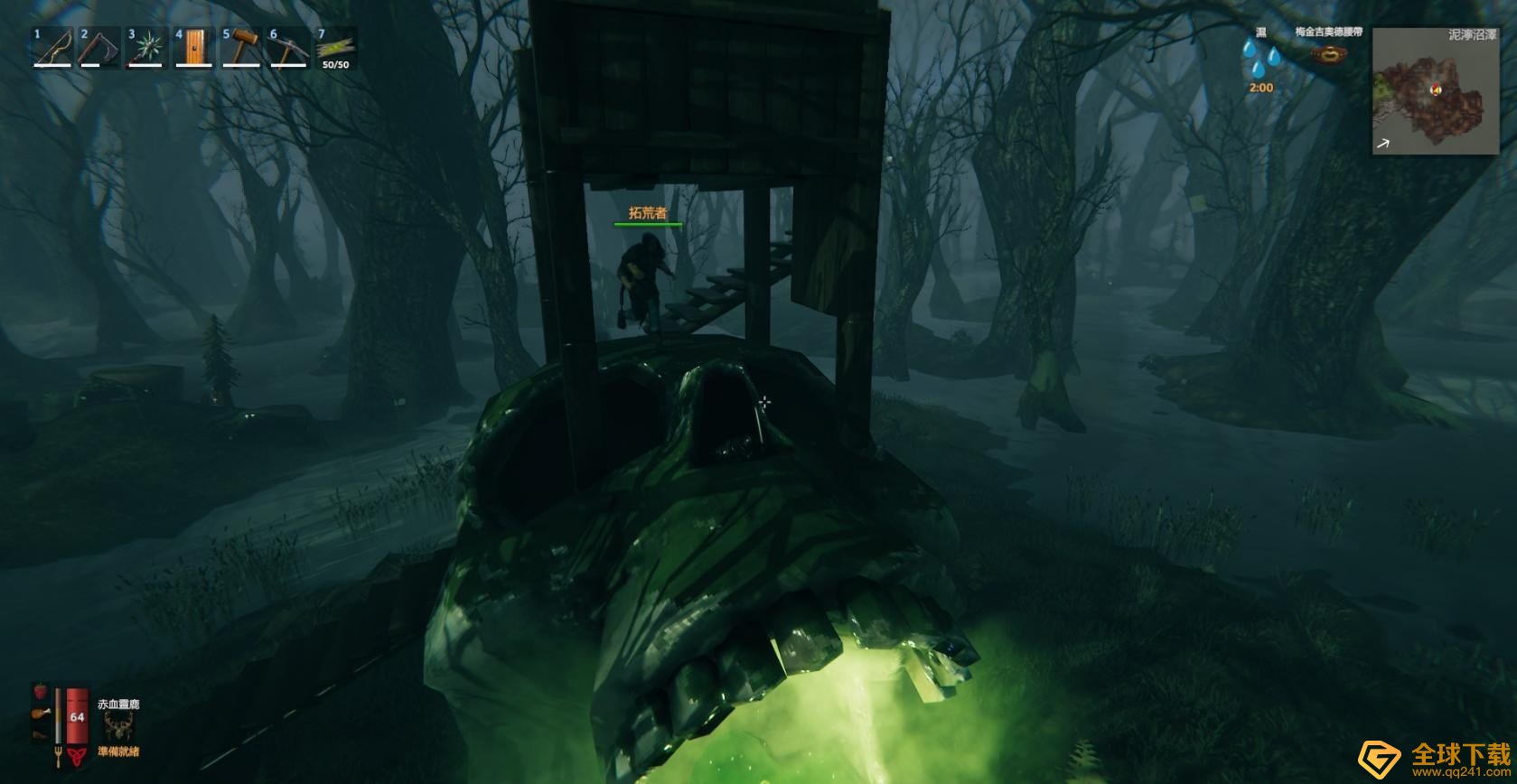
Task: Select the 50/50 item stack in slot 7
Action: point(335,47)
